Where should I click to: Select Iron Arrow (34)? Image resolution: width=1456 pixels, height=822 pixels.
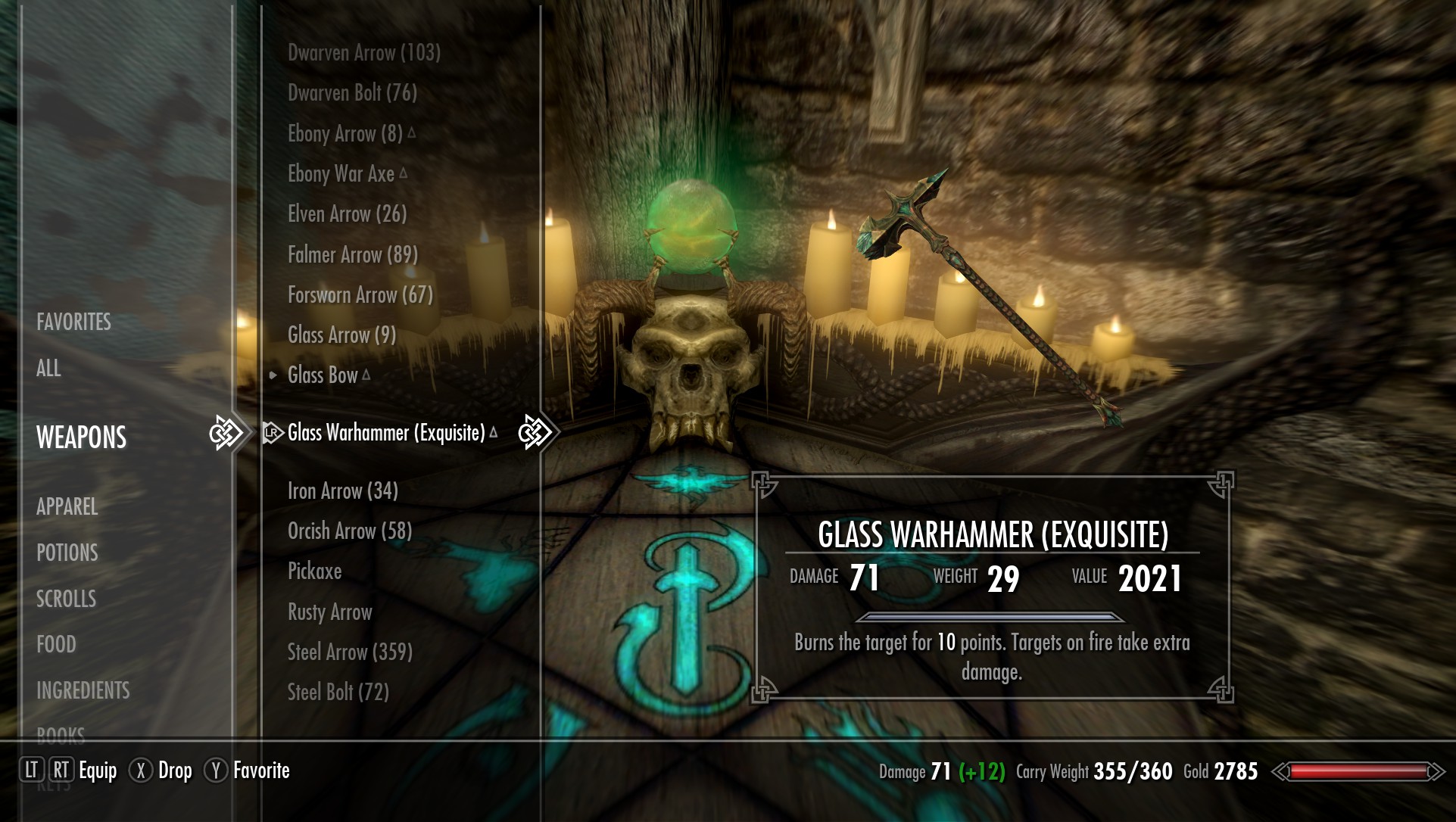[x=342, y=491]
